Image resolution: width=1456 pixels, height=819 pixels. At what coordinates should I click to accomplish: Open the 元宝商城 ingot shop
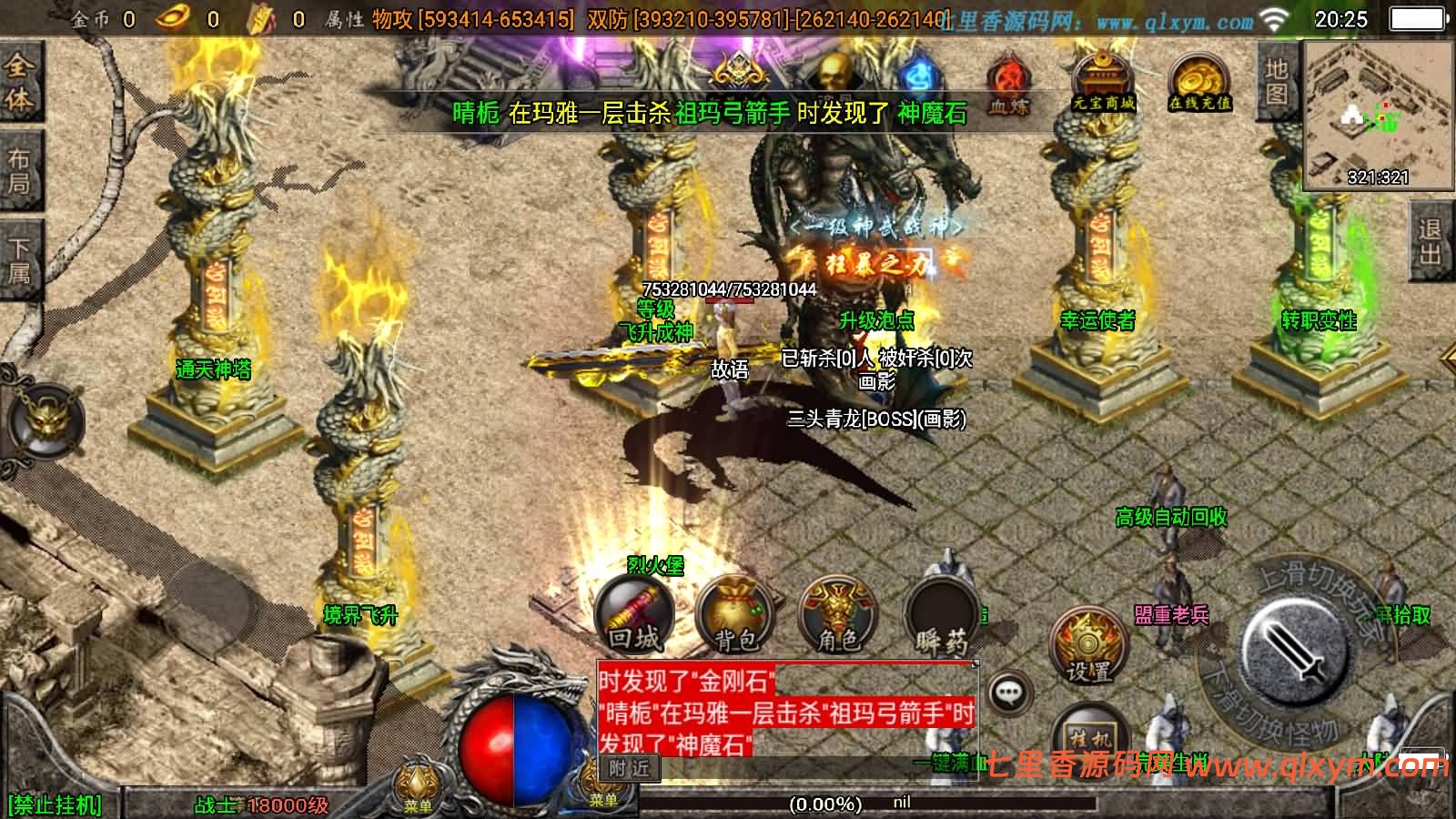[1103, 81]
